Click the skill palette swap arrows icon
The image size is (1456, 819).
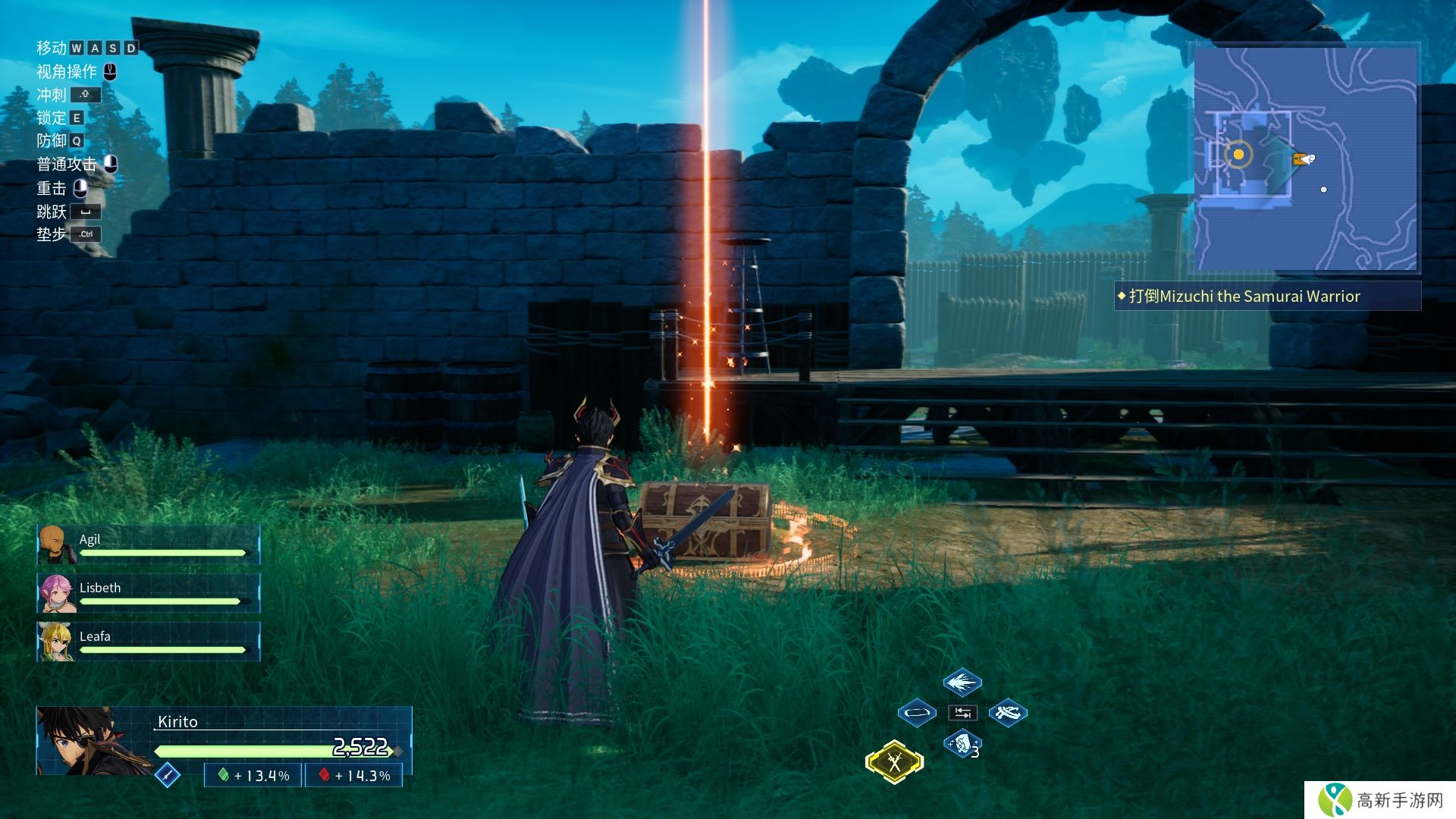[962, 713]
